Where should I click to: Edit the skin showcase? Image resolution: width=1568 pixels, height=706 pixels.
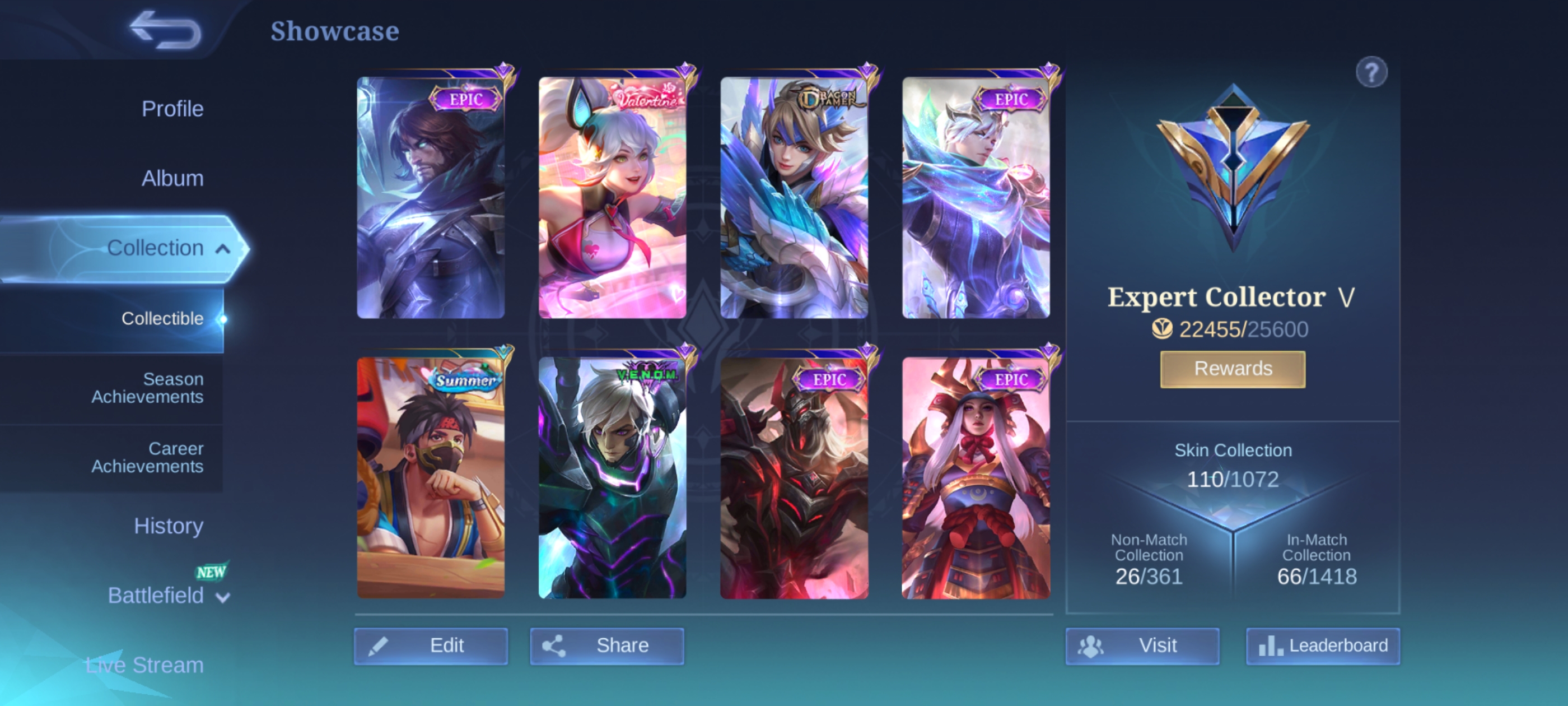click(430, 645)
